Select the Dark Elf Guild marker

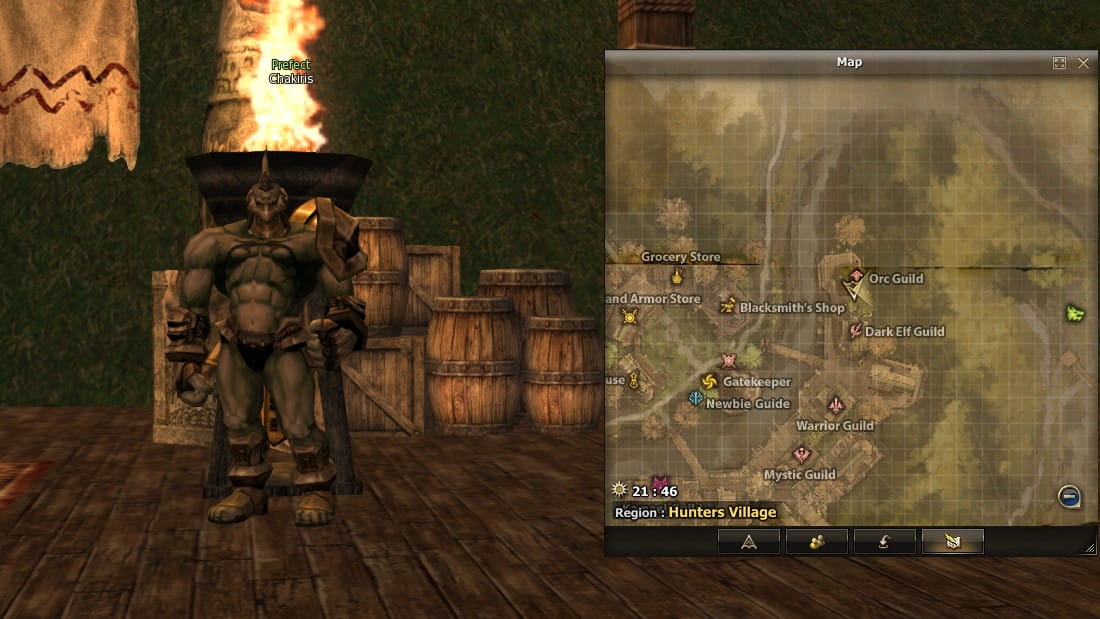click(856, 331)
